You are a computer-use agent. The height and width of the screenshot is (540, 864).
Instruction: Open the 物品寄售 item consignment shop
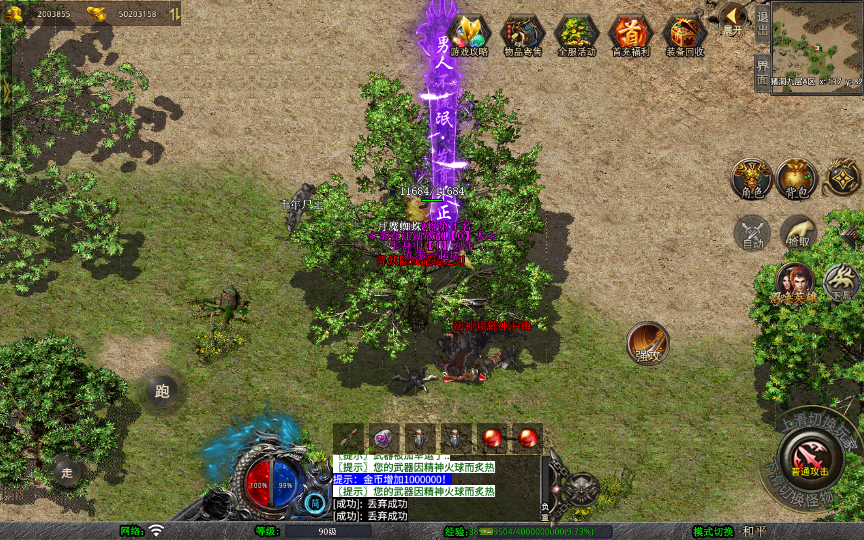coord(522,36)
